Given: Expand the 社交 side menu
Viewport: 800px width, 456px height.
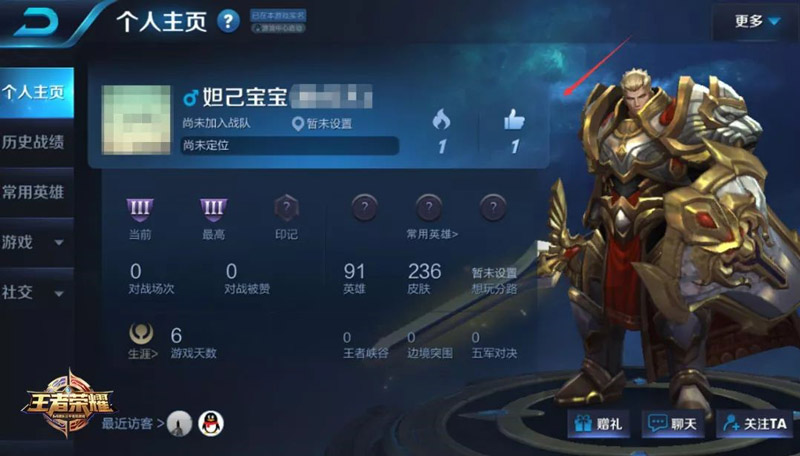Looking at the screenshot, I should [x=34, y=293].
